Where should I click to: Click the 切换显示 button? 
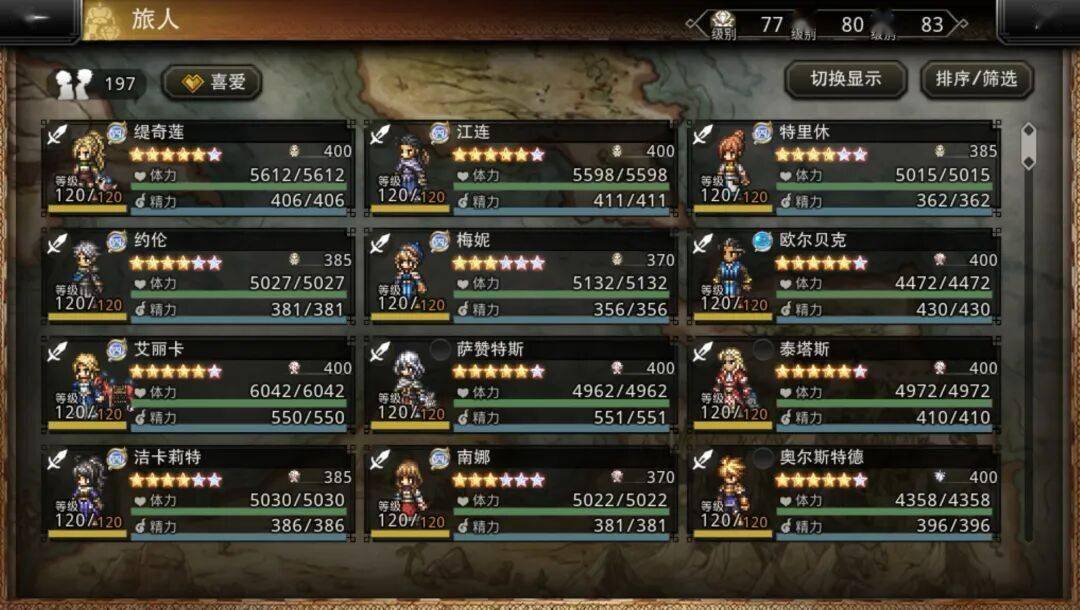(x=845, y=80)
